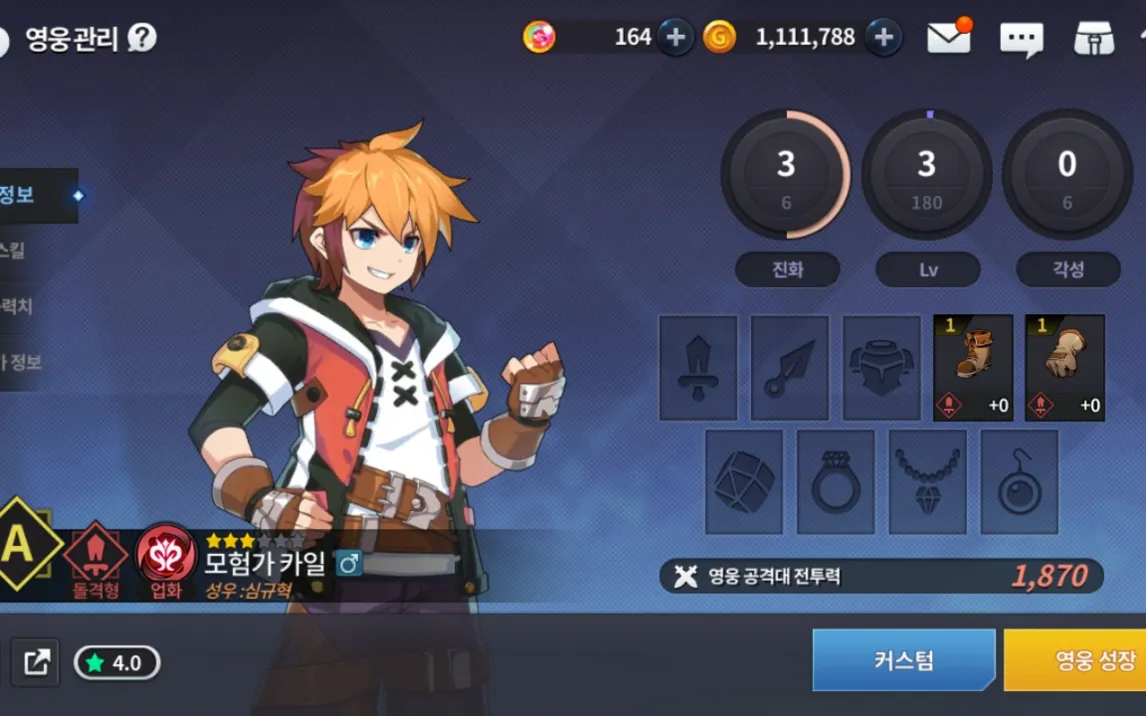Open the chat speech bubble icon
The height and width of the screenshot is (716, 1146).
coord(1021,39)
